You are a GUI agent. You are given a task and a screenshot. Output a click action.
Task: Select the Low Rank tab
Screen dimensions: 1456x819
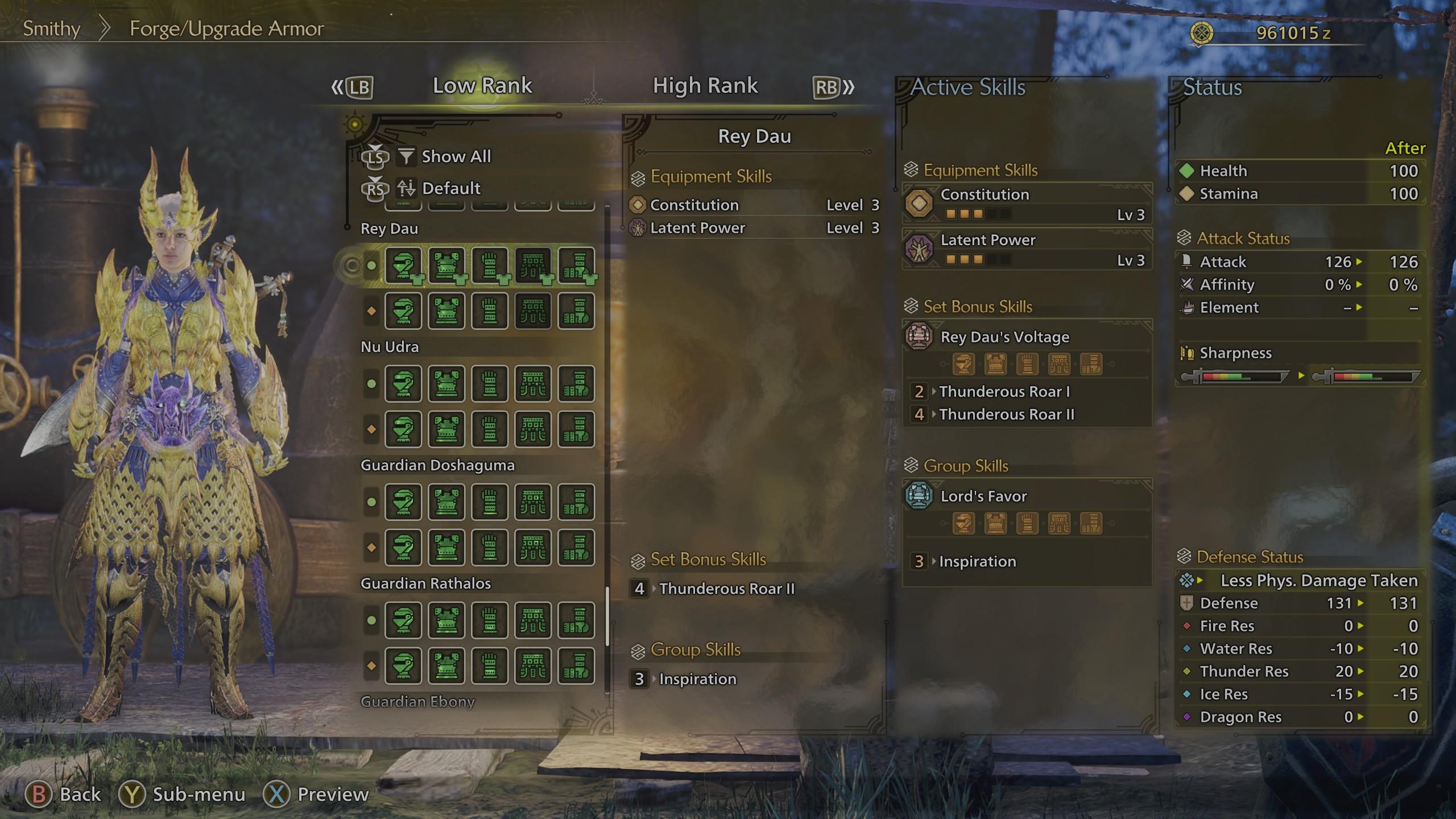click(x=482, y=85)
